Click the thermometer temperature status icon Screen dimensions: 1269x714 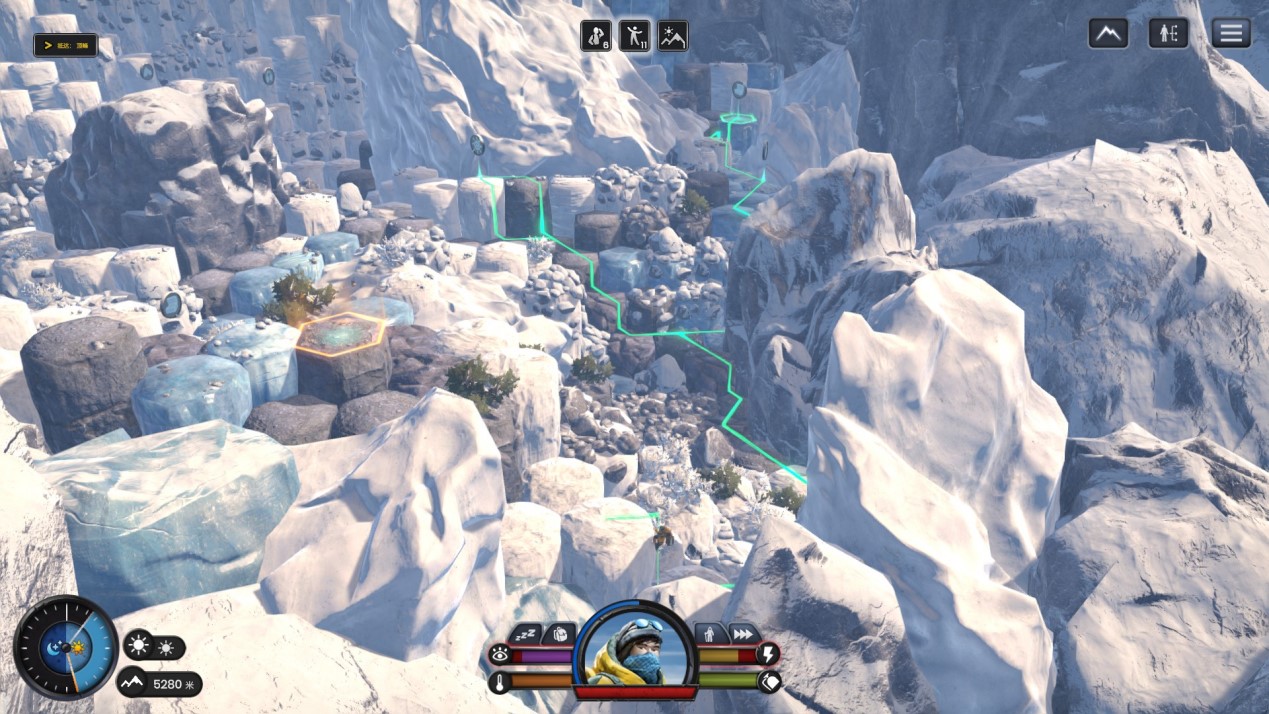pos(499,682)
